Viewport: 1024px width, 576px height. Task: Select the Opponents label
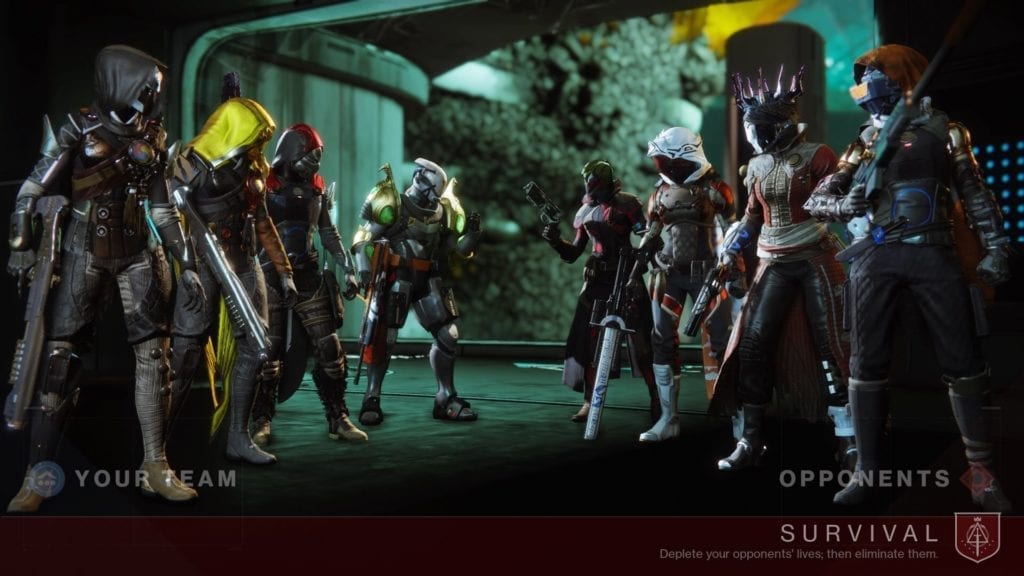click(x=865, y=478)
